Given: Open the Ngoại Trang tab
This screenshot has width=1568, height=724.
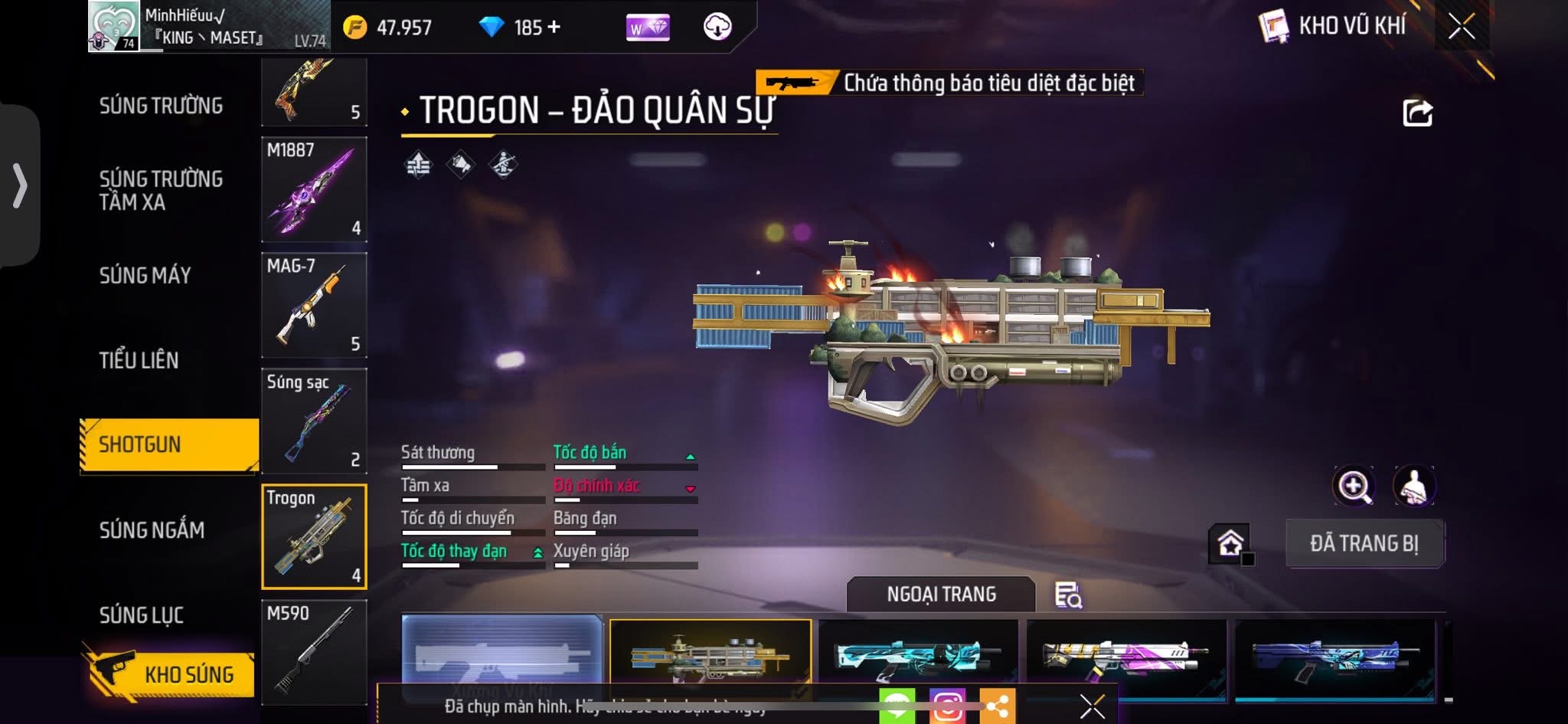Looking at the screenshot, I should (941, 595).
